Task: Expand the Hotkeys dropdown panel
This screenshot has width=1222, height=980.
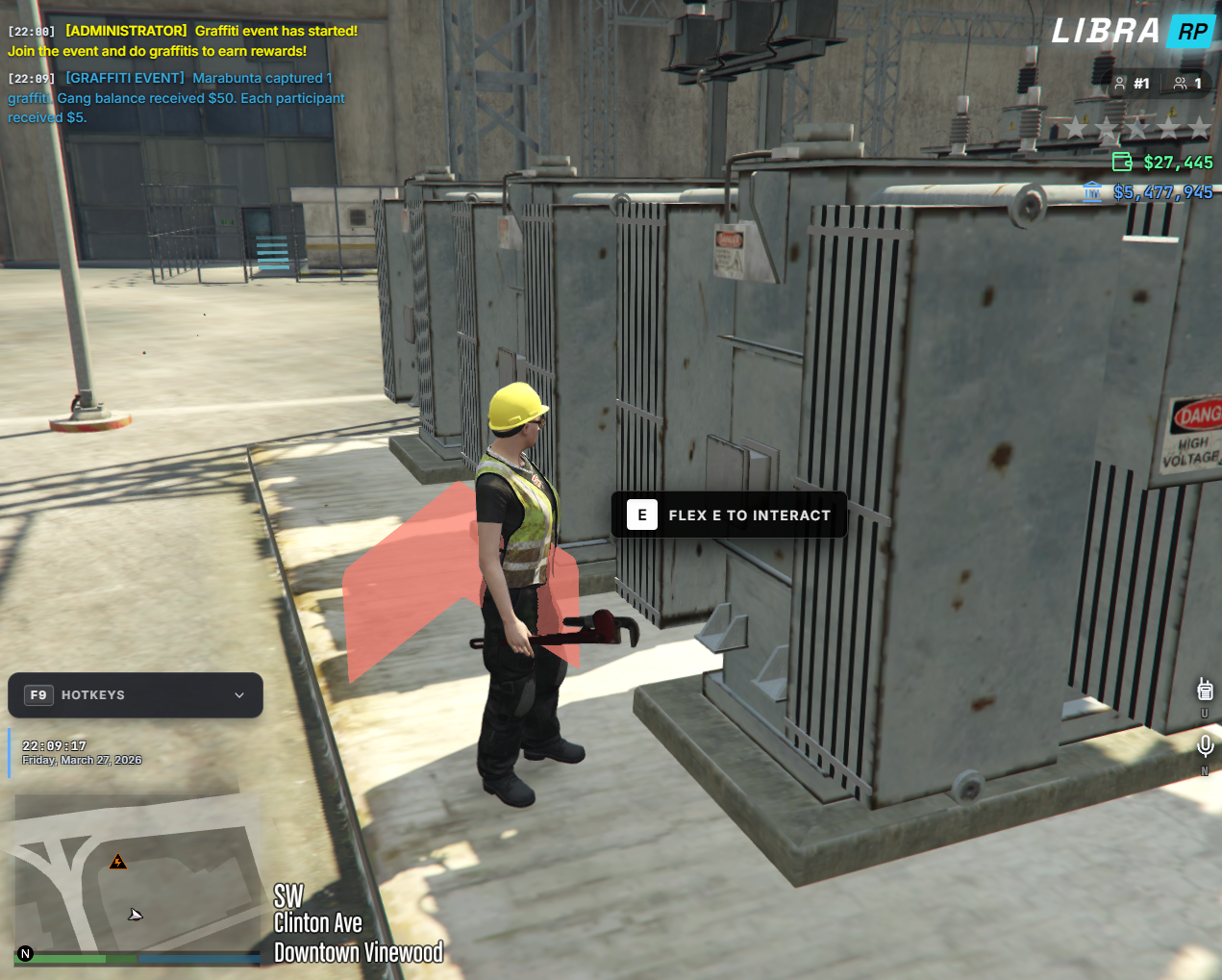Action: tap(238, 695)
